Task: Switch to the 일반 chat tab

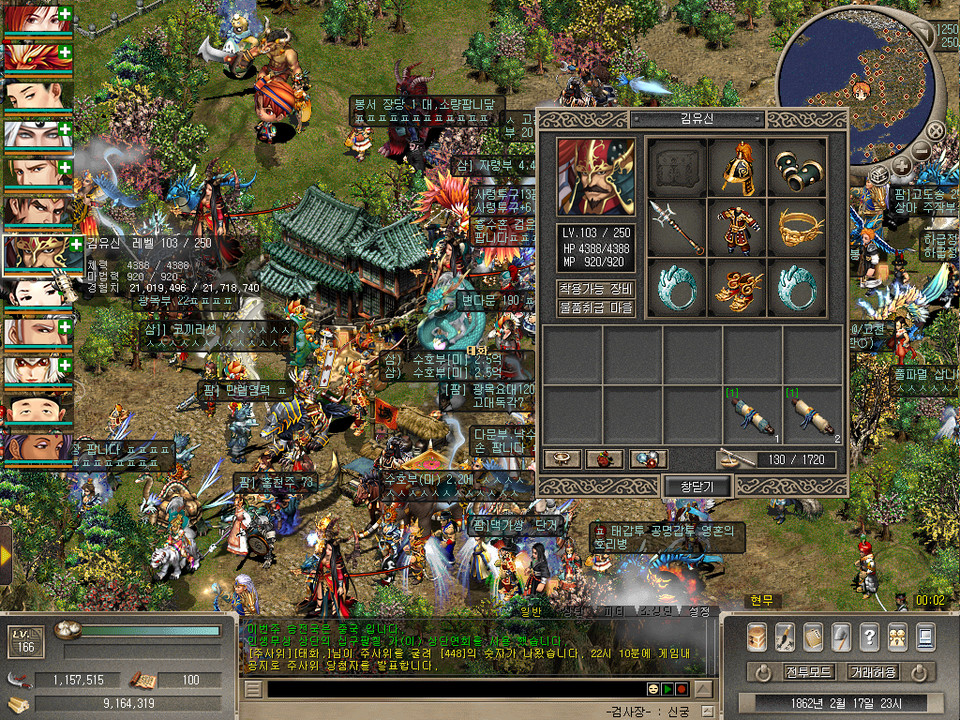Action: [x=528, y=611]
